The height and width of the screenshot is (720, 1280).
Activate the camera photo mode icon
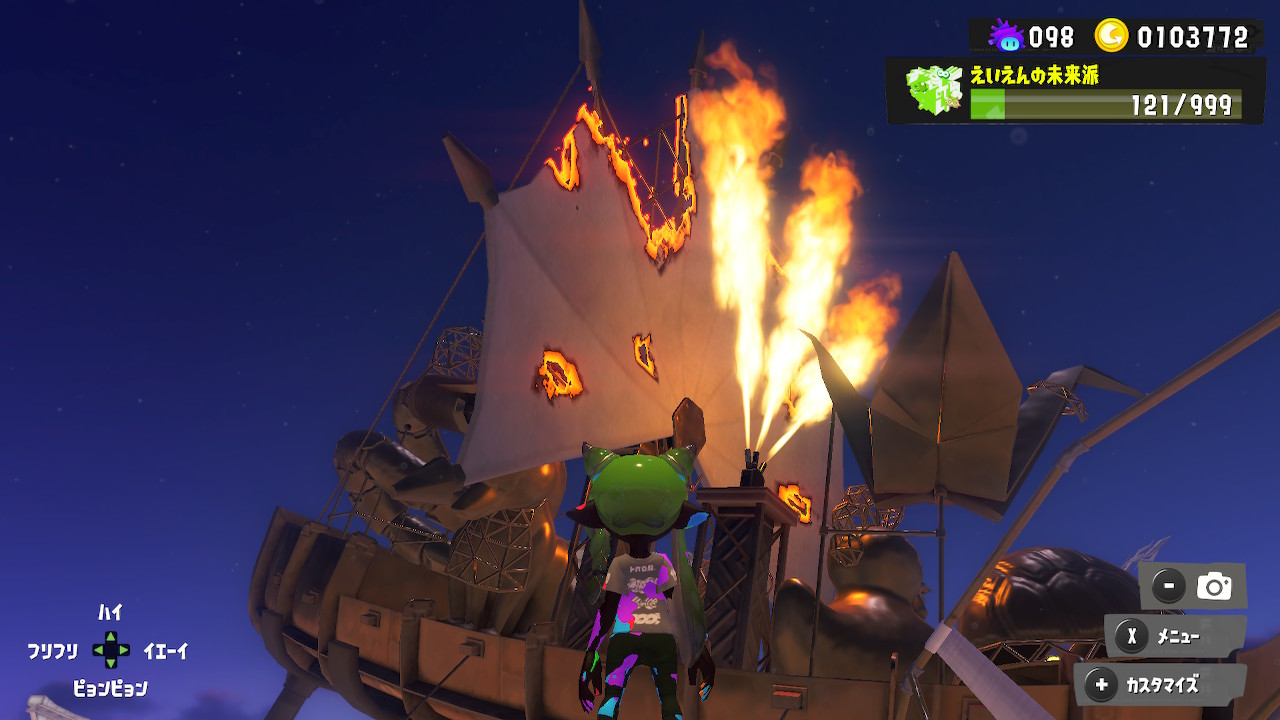[x=1214, y=586]
